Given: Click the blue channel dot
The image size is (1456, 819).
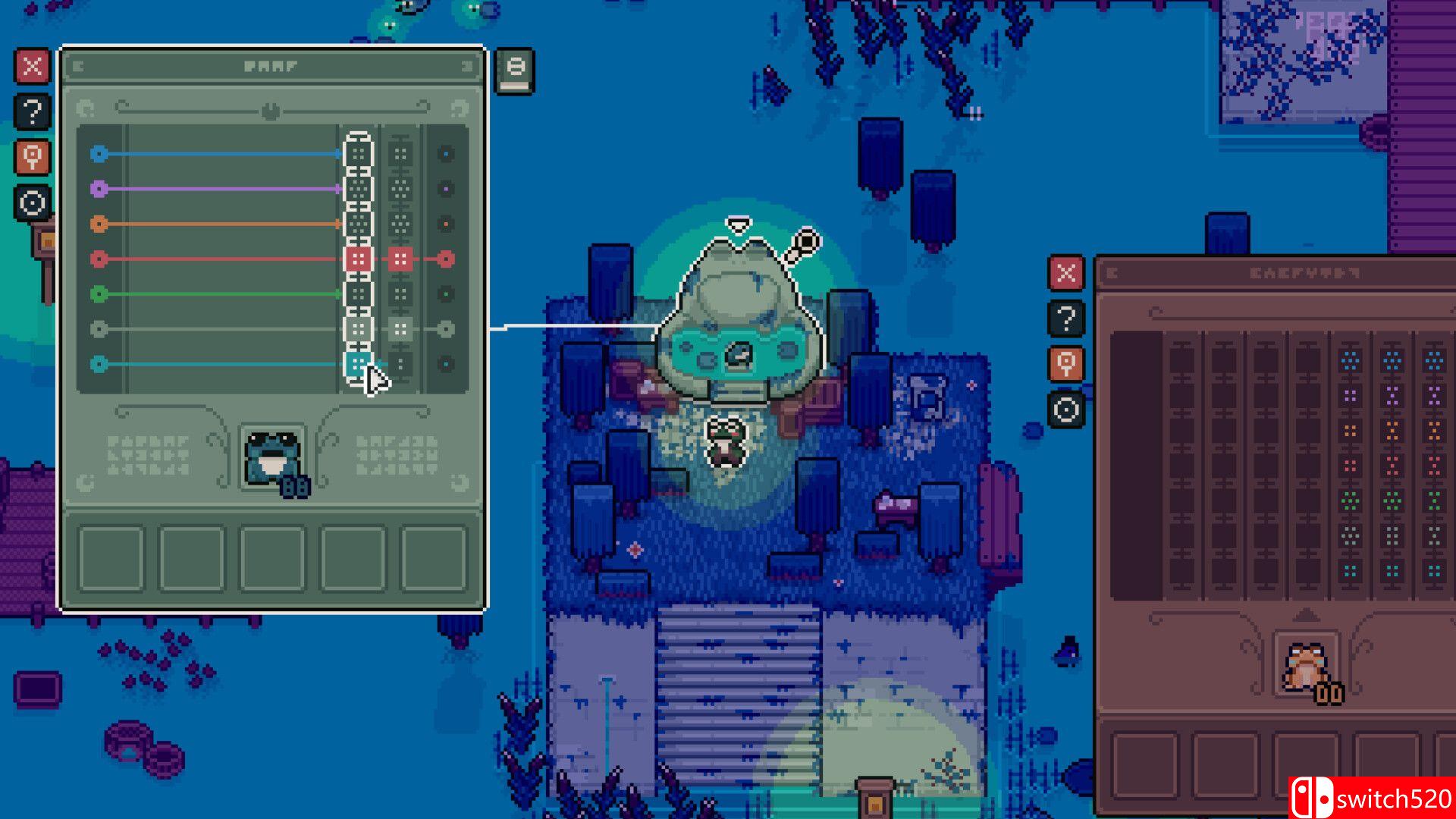Looking at the screenshot, I should click(99, 154).
